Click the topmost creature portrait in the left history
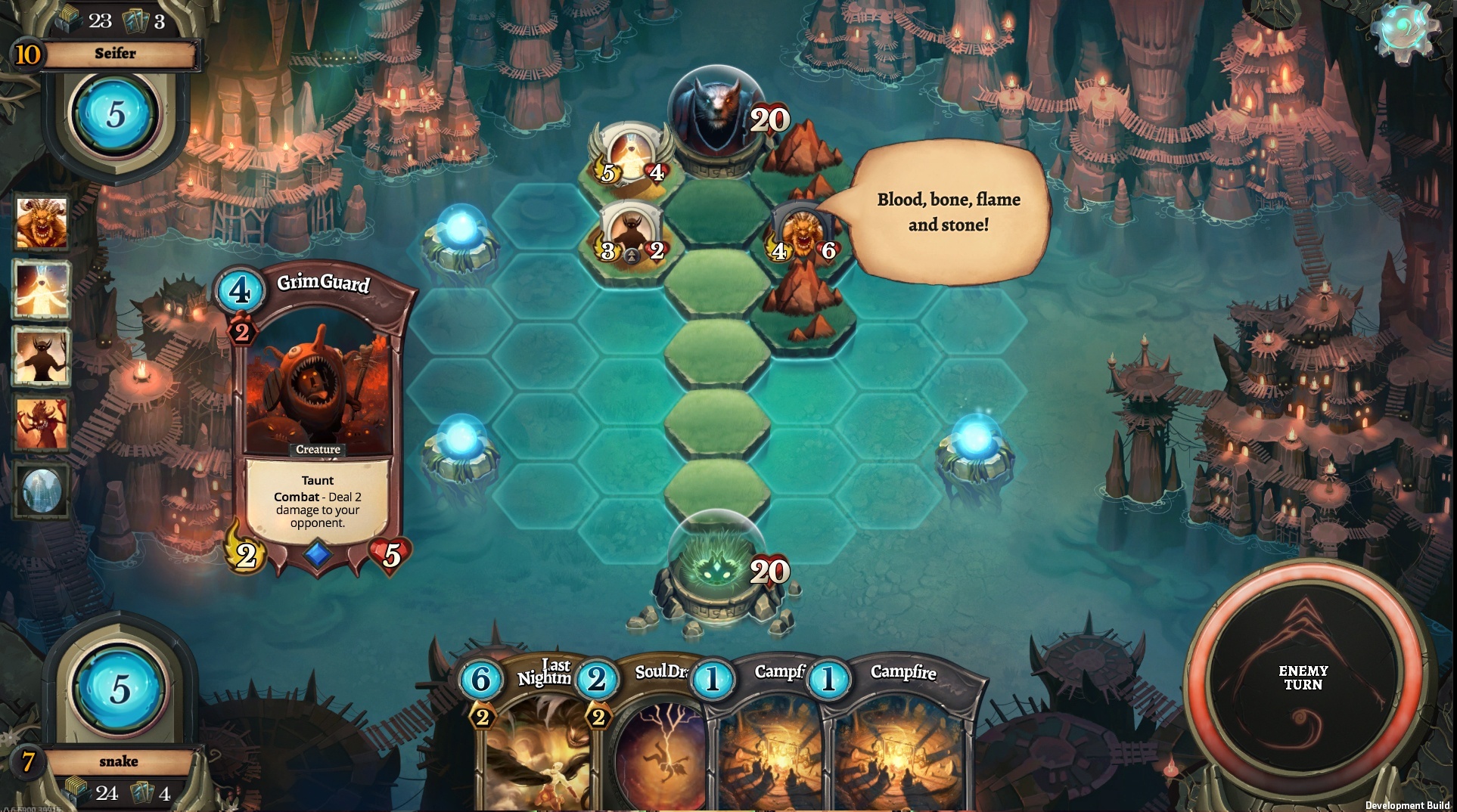Image resolution: width=1457 pixels, height=812 pixels. 42,223
